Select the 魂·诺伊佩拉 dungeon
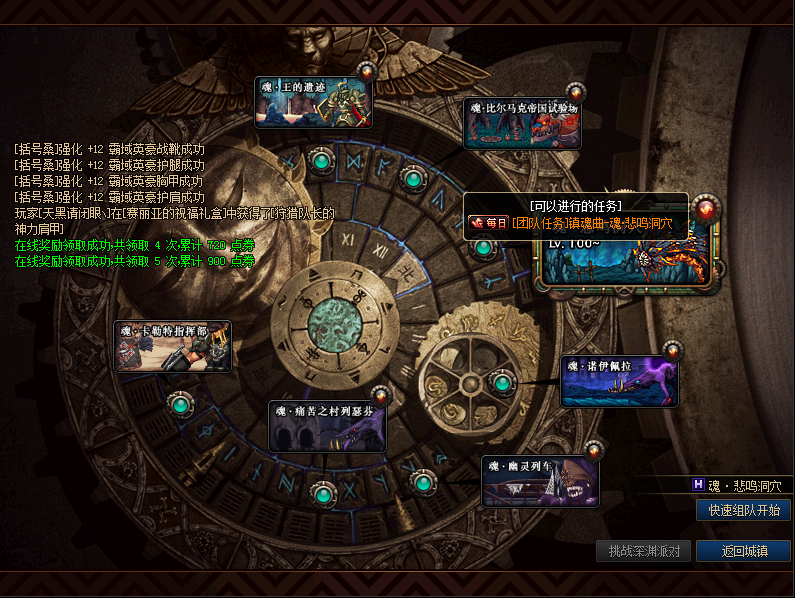This screenshot has width=795, height=598. 619,381
